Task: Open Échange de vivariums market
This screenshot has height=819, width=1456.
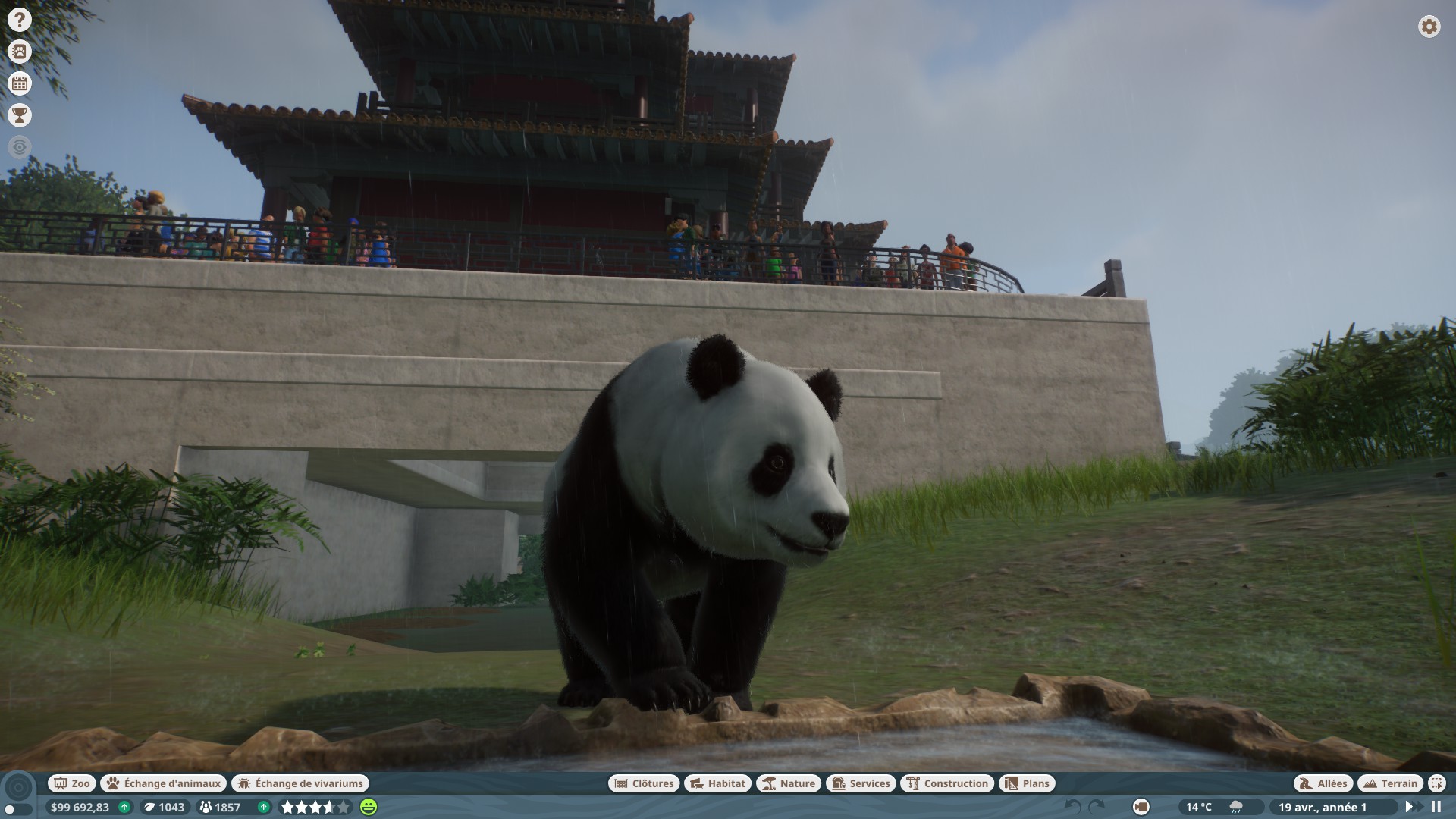Action: 300,783
